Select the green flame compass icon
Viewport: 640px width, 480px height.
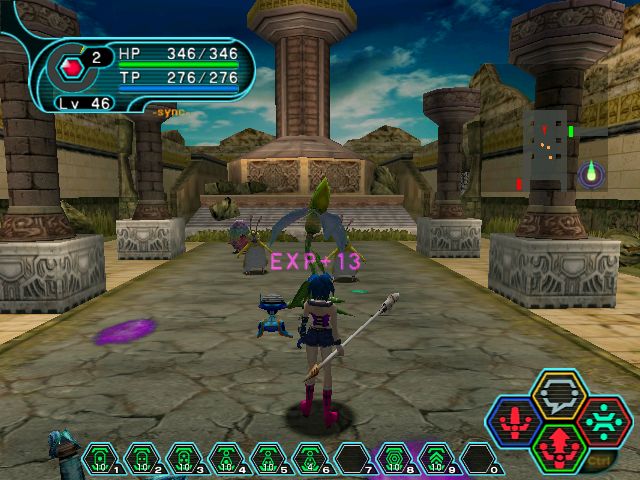(592, 174)
